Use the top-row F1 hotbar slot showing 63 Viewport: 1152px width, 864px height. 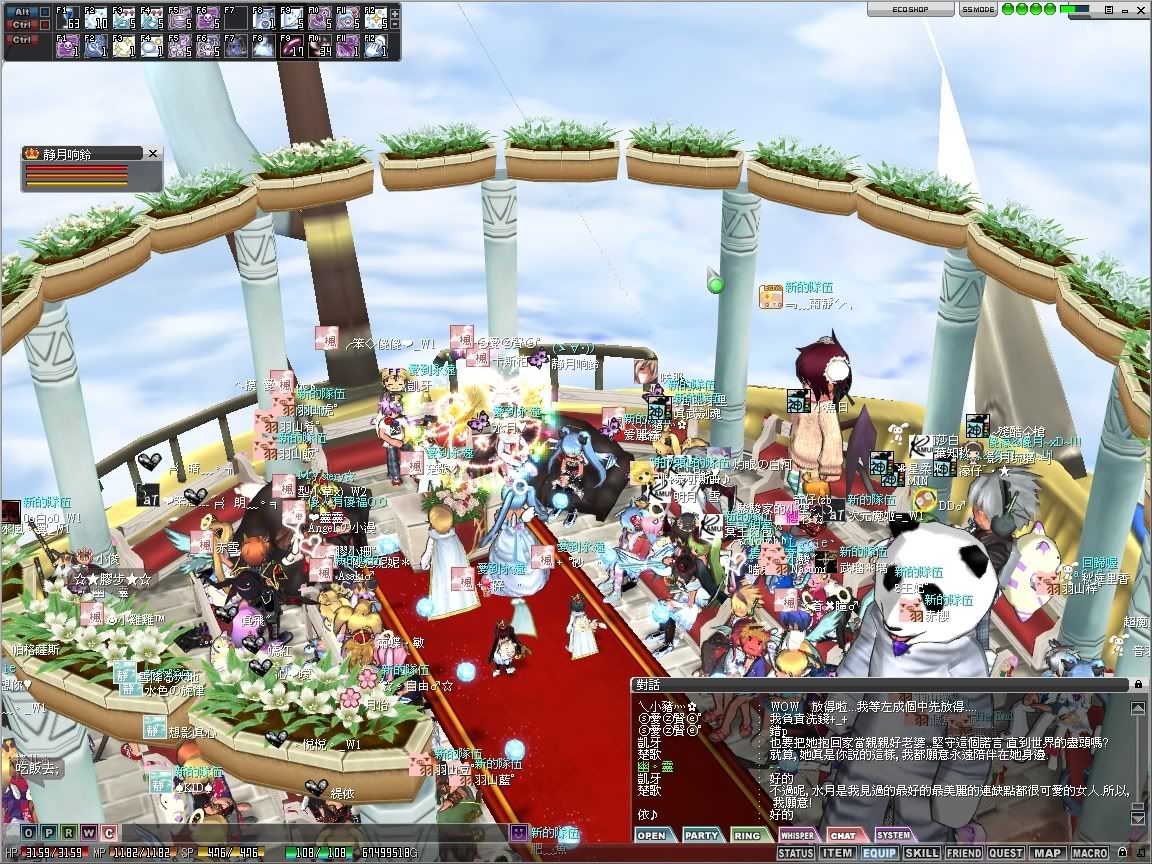[x=68, y=18]
